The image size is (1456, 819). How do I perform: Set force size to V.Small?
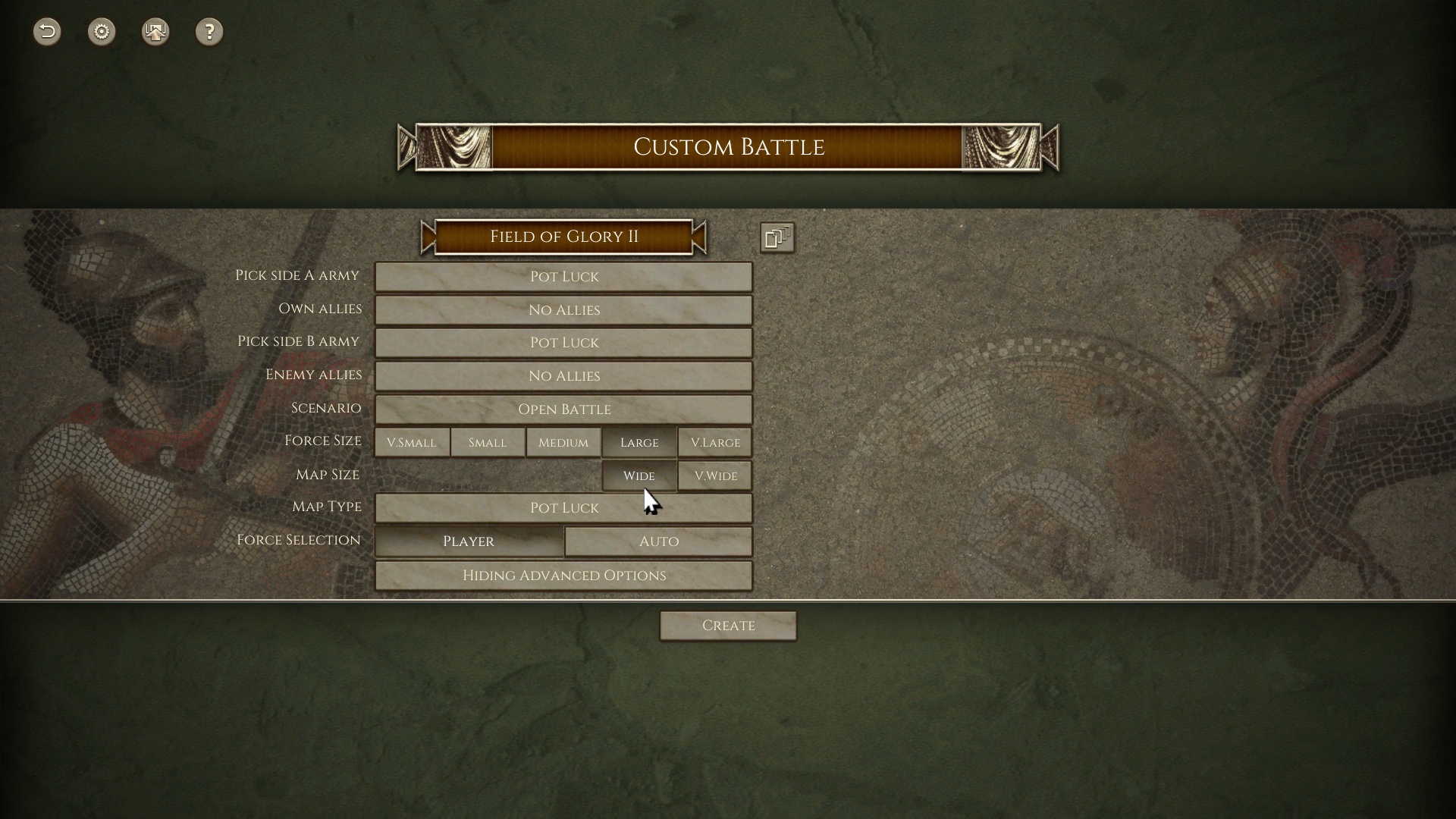(x=412, y=443)
